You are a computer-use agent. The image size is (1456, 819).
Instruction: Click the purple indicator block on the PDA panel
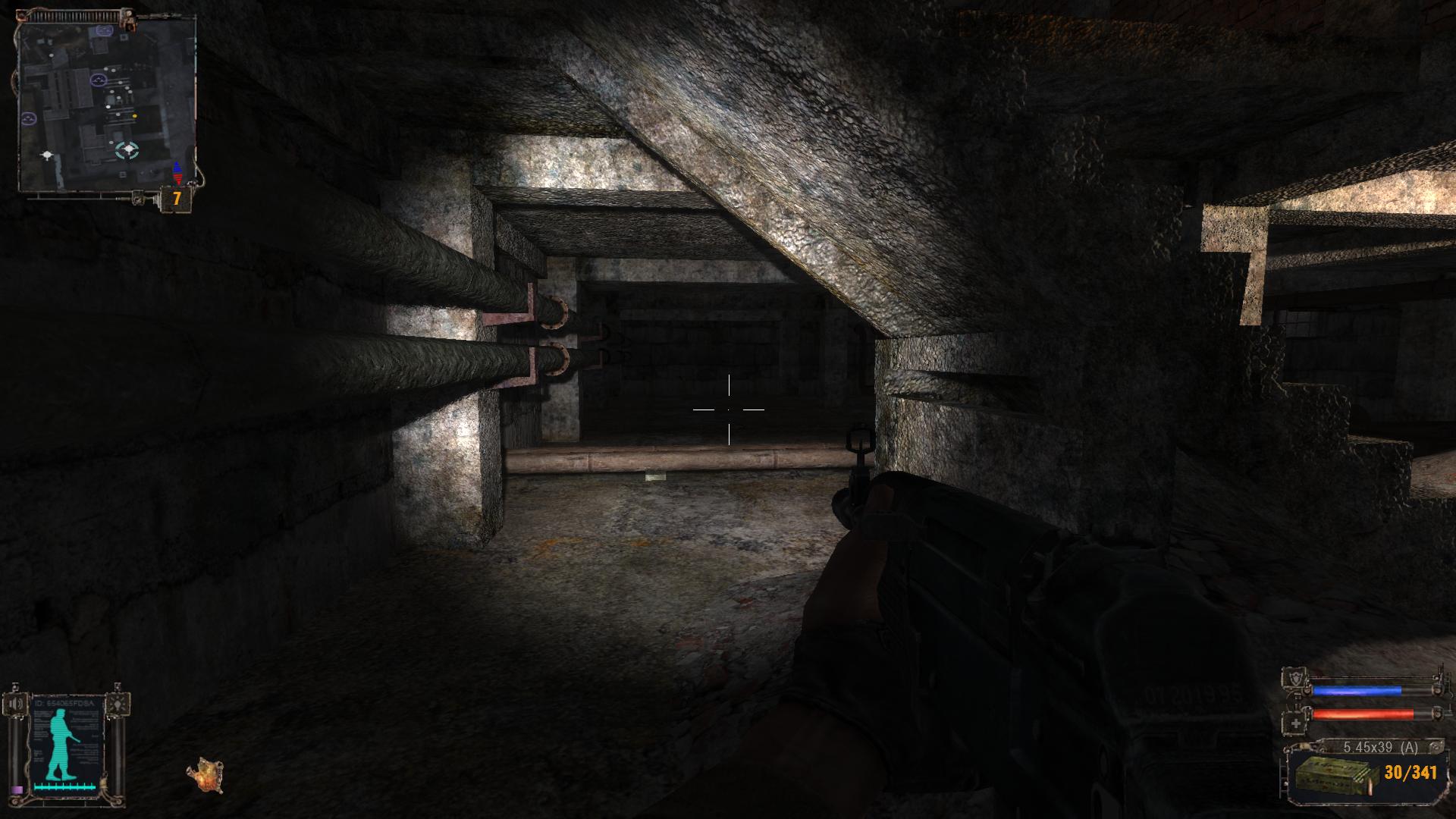(17, 790)
